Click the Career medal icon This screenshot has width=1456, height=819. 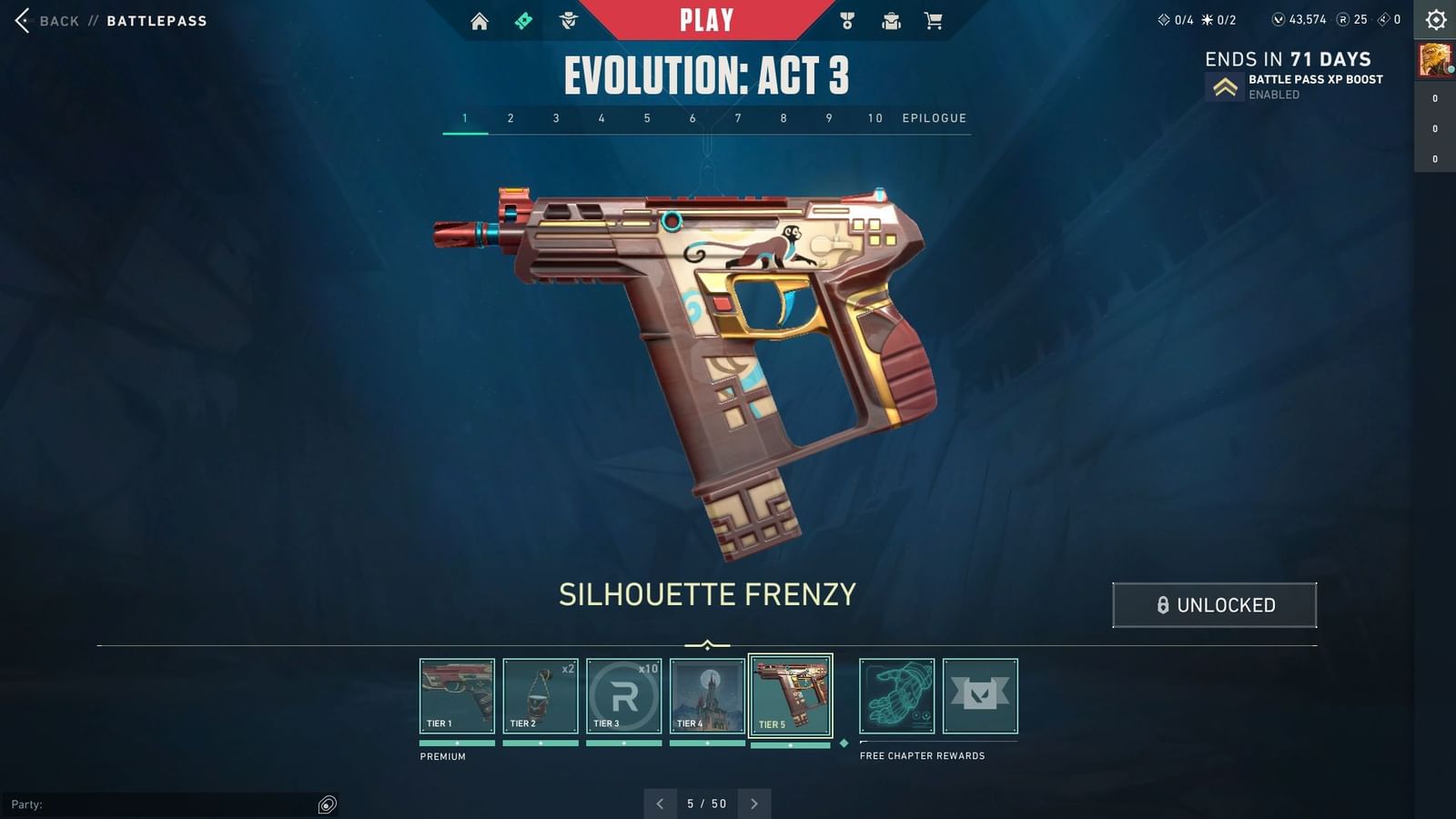click(847, 19)
